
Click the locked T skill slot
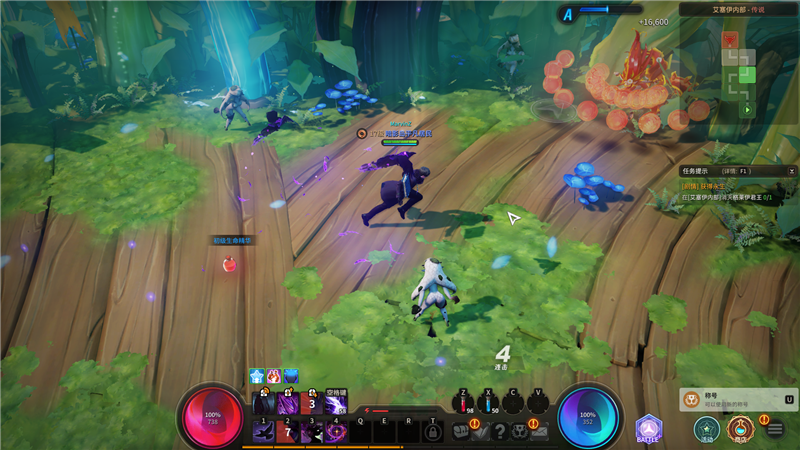point(433,431)
